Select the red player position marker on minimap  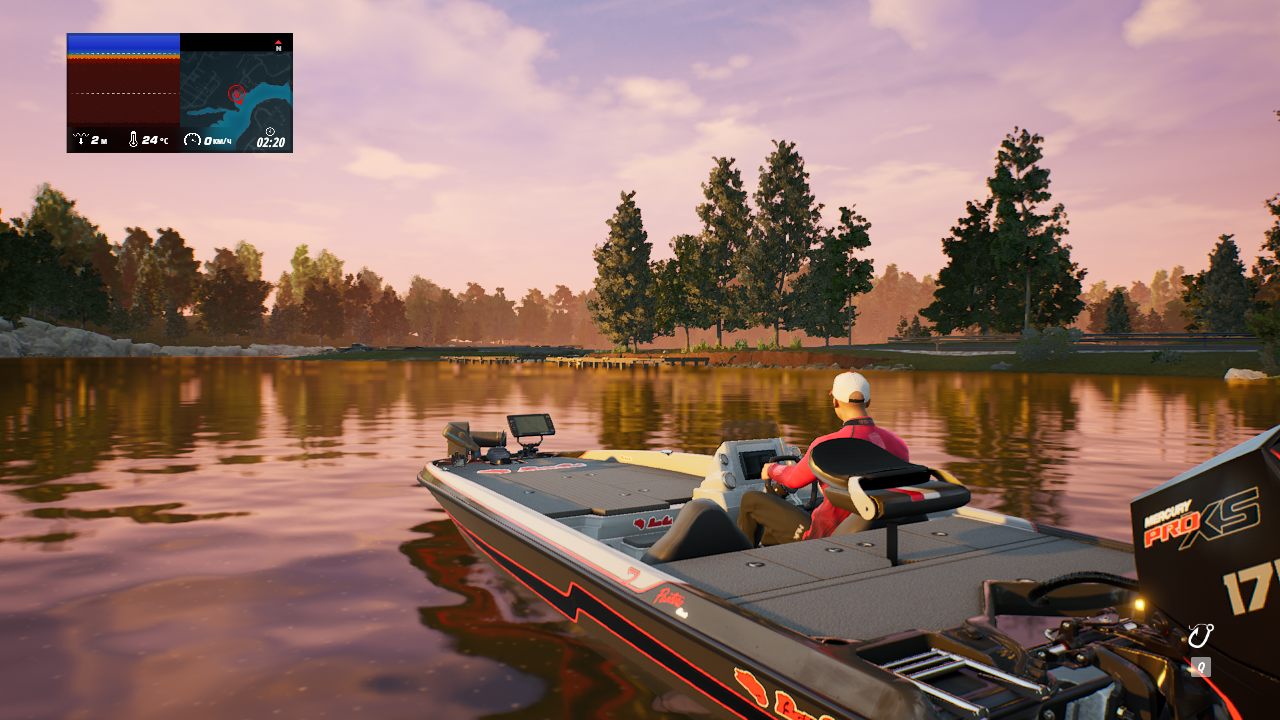click(x=237, y=94)
